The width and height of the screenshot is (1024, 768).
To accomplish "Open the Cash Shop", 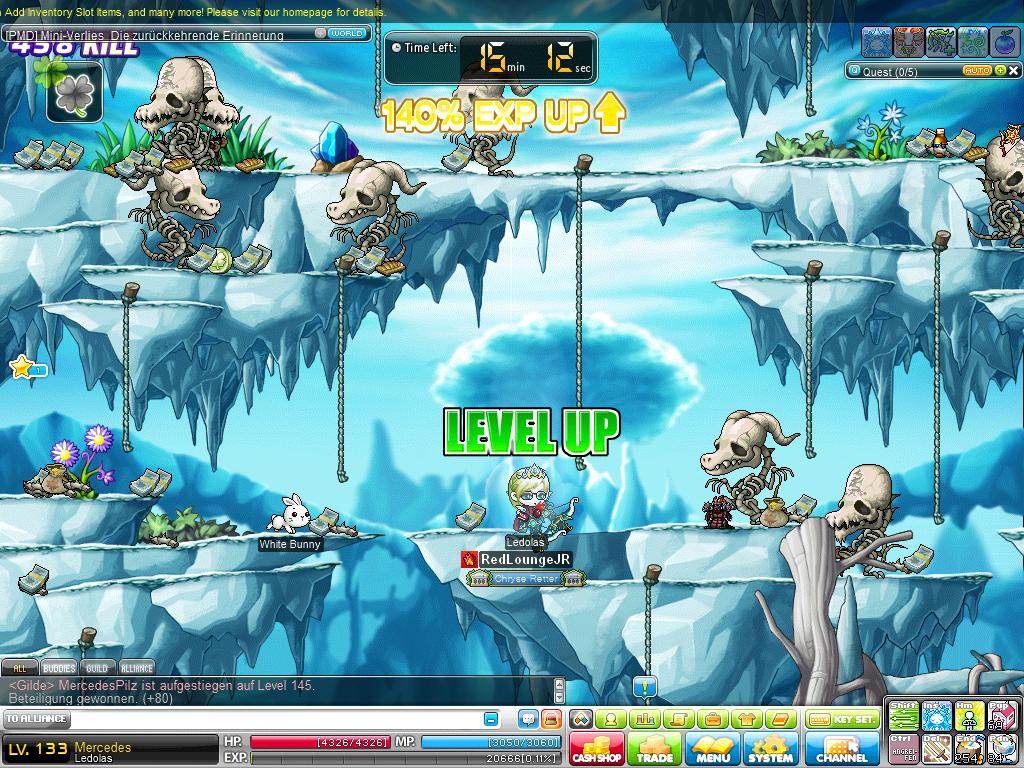I will click(x=597, y=749).
